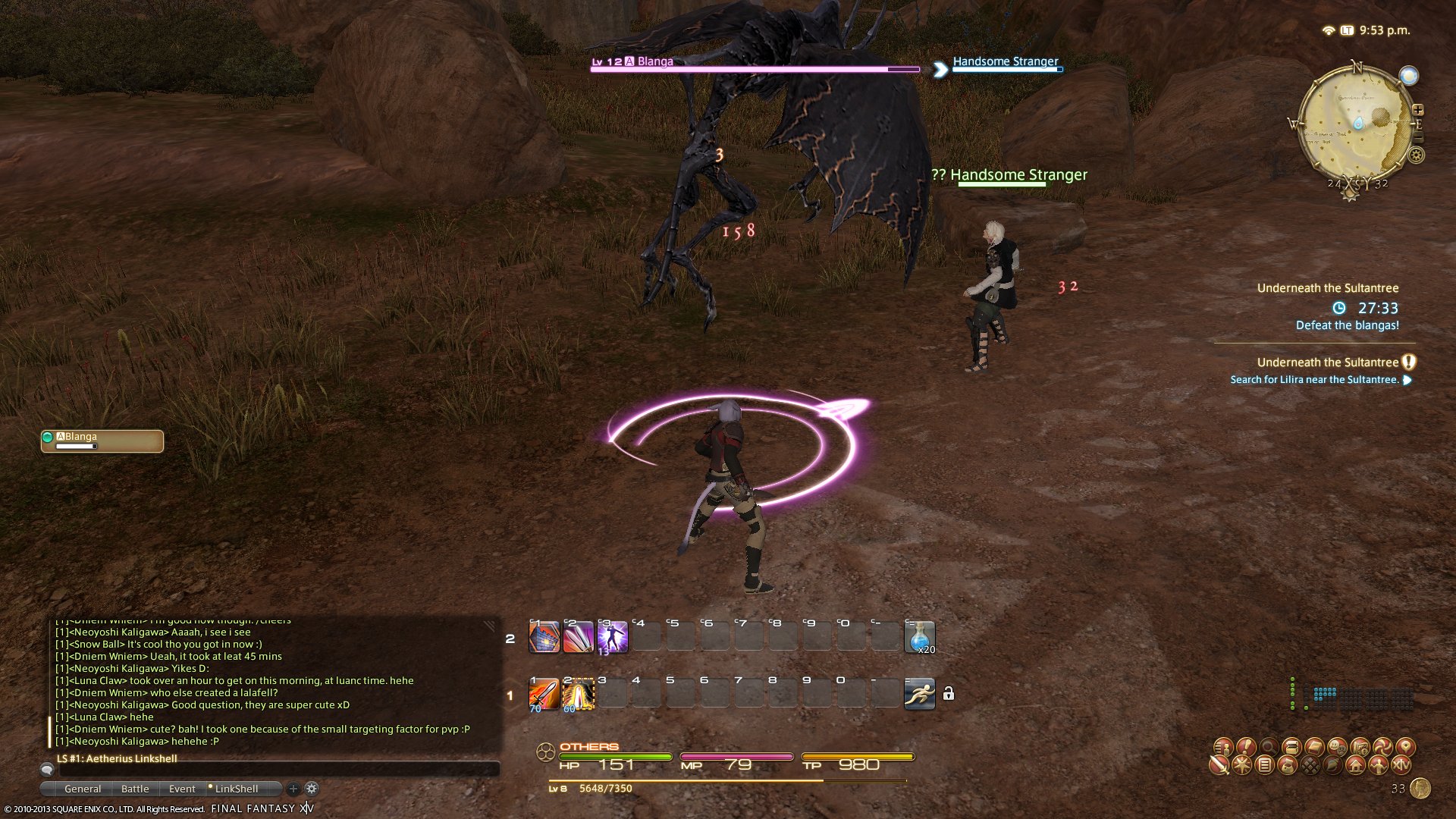Zoom out the minimap with minus button
The width and height of the screenshot is (1456, 819).
(x=1418, y=137)
